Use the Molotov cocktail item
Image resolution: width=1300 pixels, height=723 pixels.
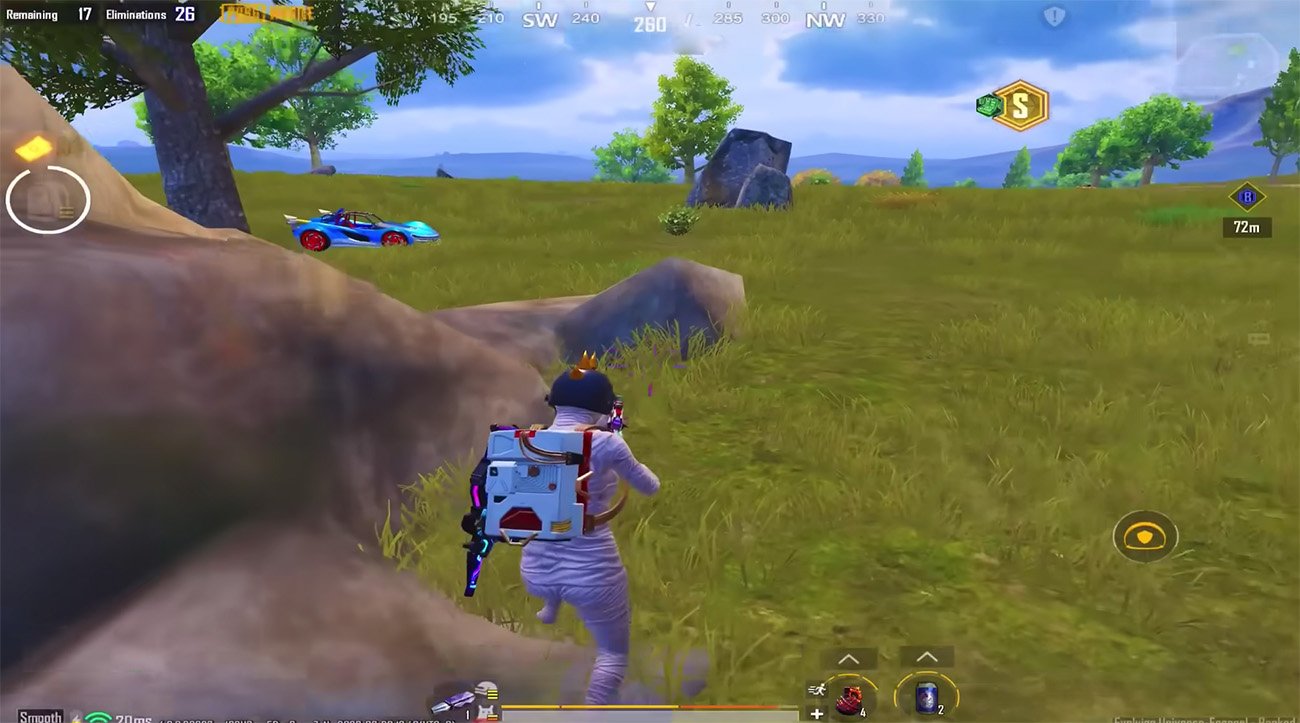(849, 698)
